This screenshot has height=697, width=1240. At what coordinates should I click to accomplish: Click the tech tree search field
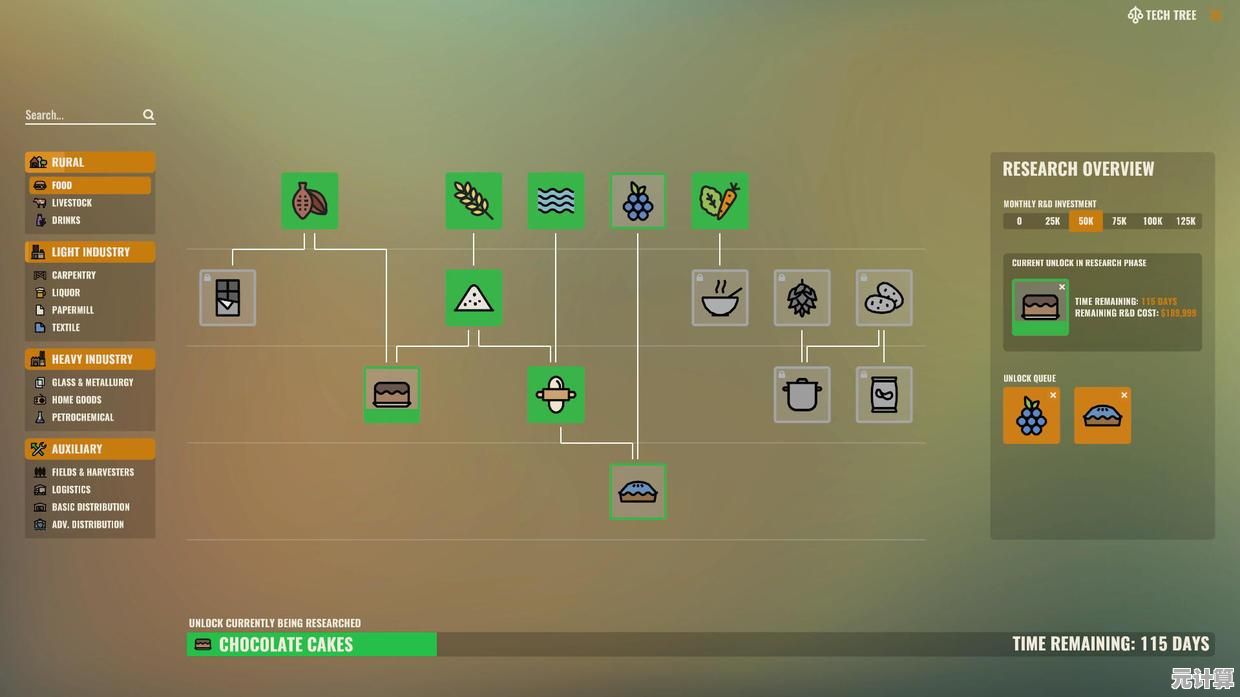coord(83,115)
